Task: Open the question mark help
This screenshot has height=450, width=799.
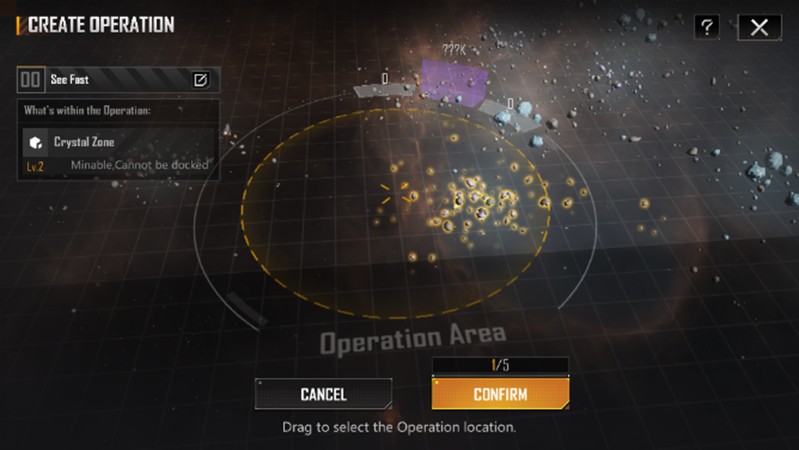Action: click(707, 27)
